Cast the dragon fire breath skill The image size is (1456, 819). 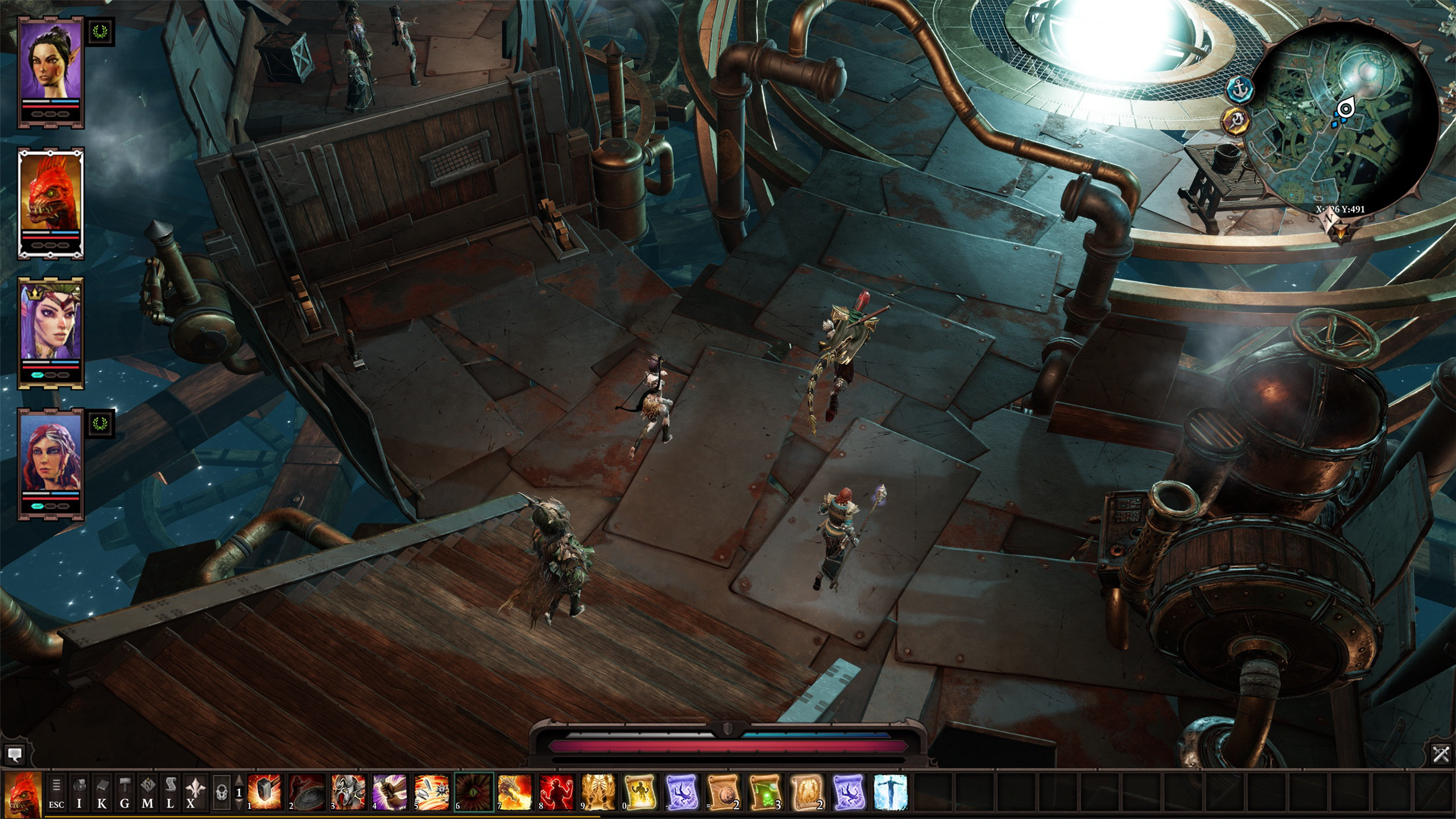pos(515,792)
